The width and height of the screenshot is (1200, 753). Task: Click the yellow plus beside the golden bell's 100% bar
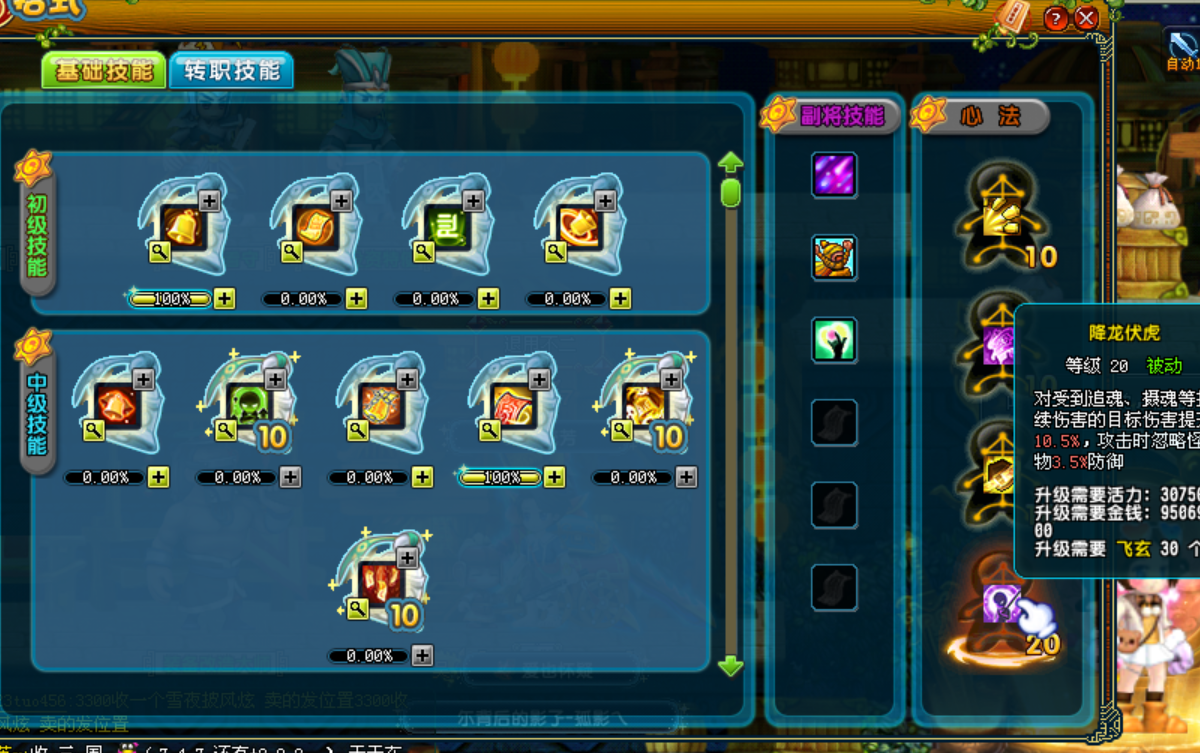click(x=224, y=299)
